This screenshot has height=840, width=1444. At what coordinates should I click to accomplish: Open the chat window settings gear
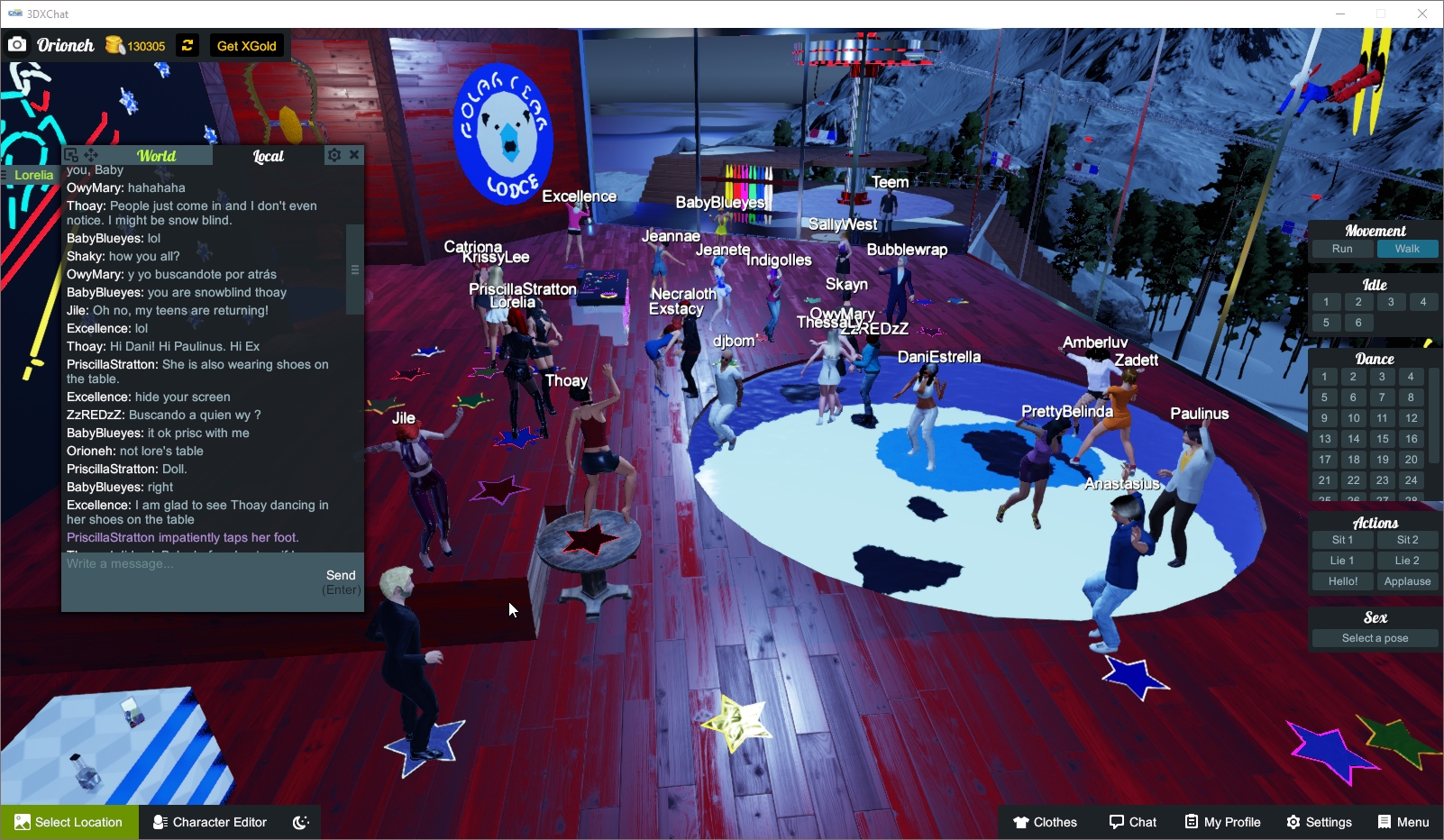coord(334,154)
